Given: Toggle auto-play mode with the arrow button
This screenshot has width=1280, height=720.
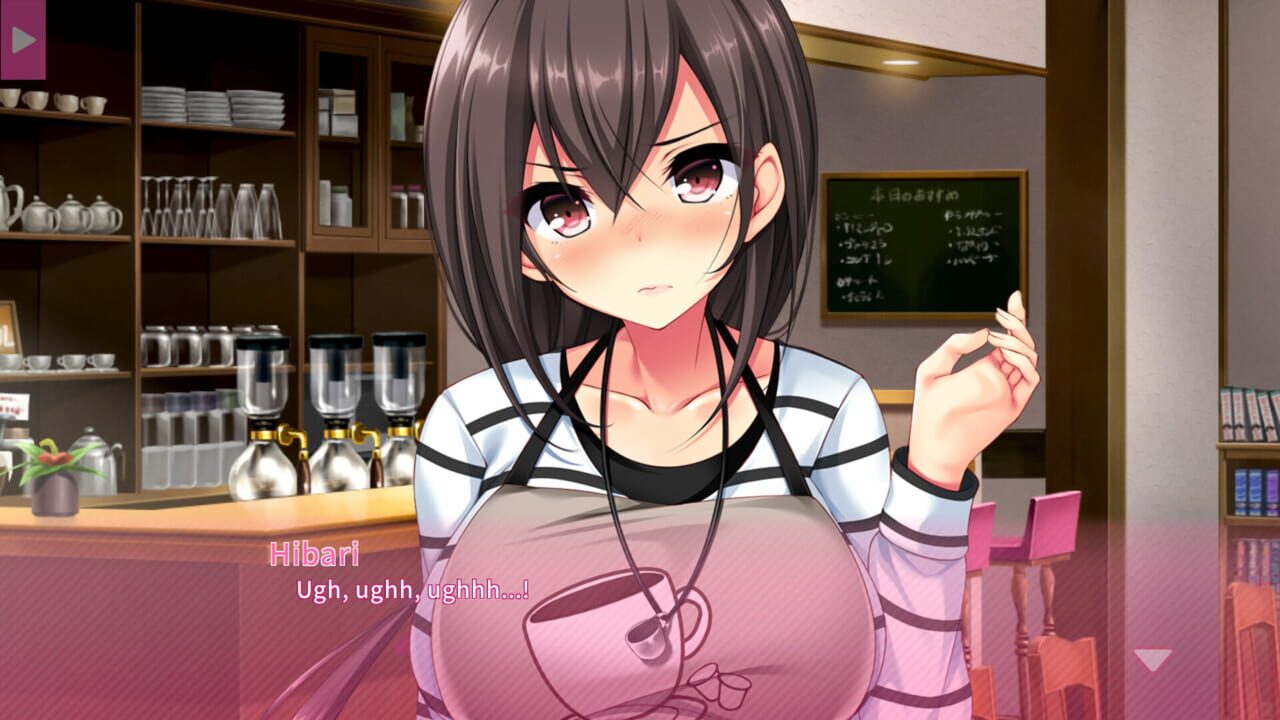Looking at the screenshot, I should tap(25, 42).
